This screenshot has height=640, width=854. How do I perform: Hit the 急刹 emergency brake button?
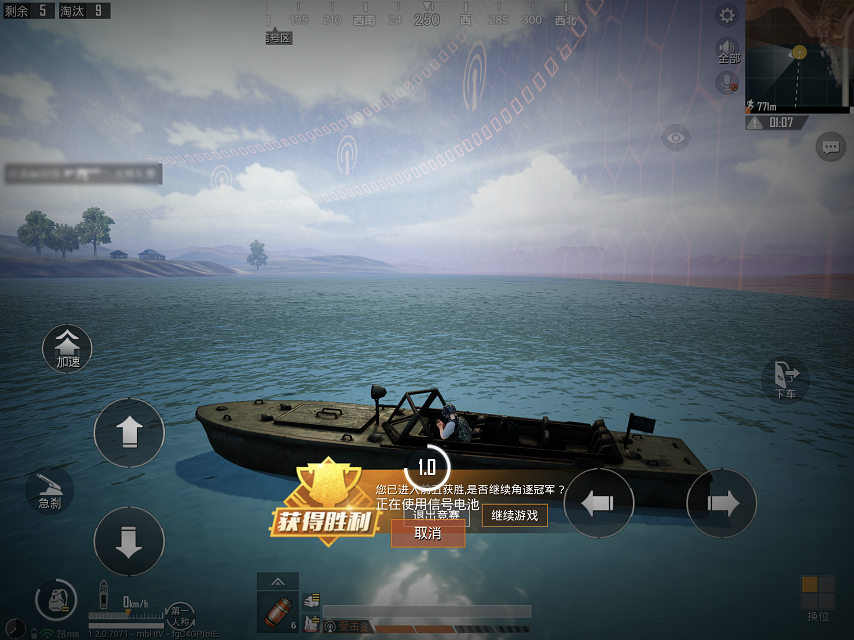(50, 491)
